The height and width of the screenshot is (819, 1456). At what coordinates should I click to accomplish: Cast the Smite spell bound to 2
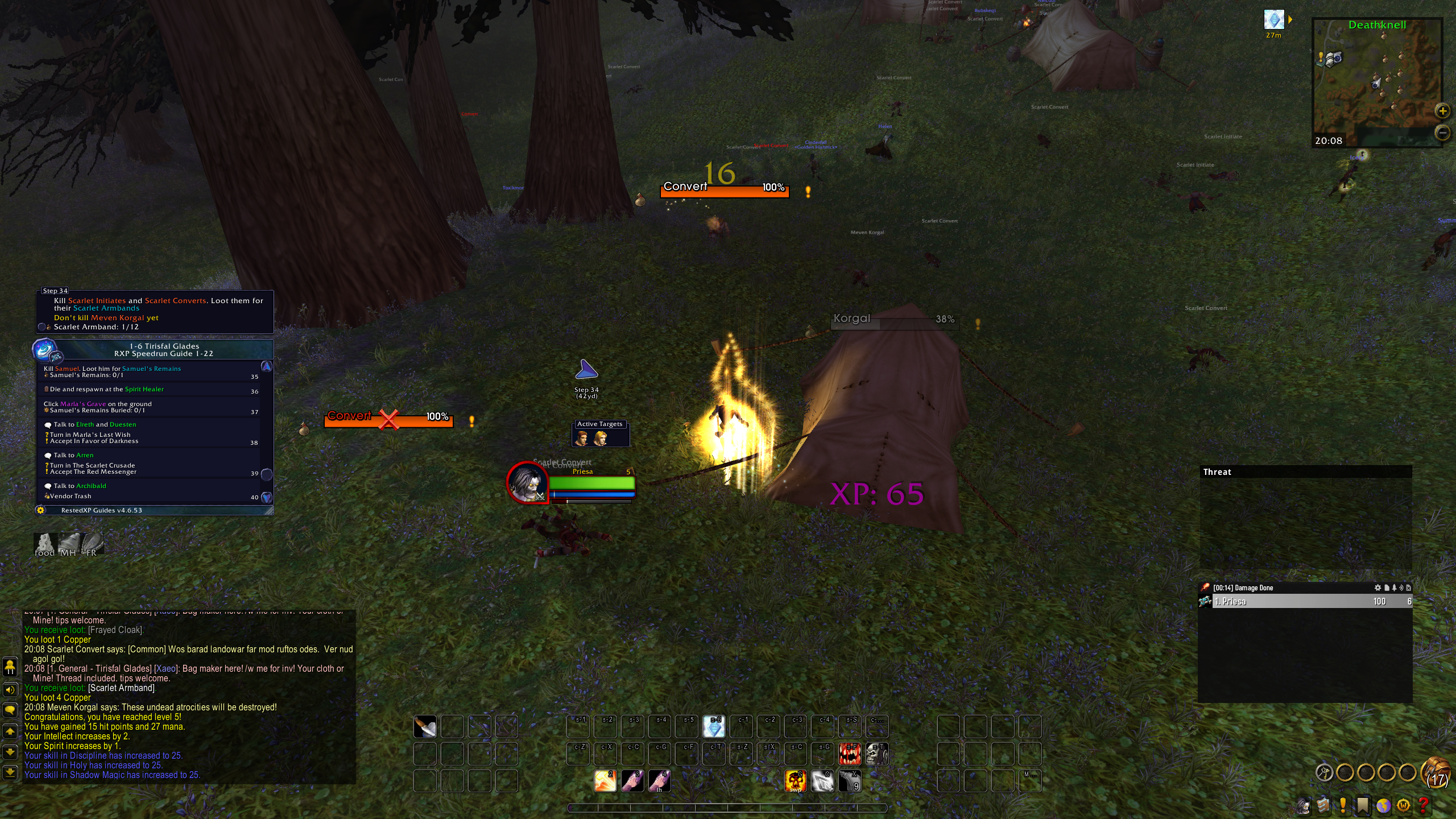pyautogui.click(x=605, y=781)
